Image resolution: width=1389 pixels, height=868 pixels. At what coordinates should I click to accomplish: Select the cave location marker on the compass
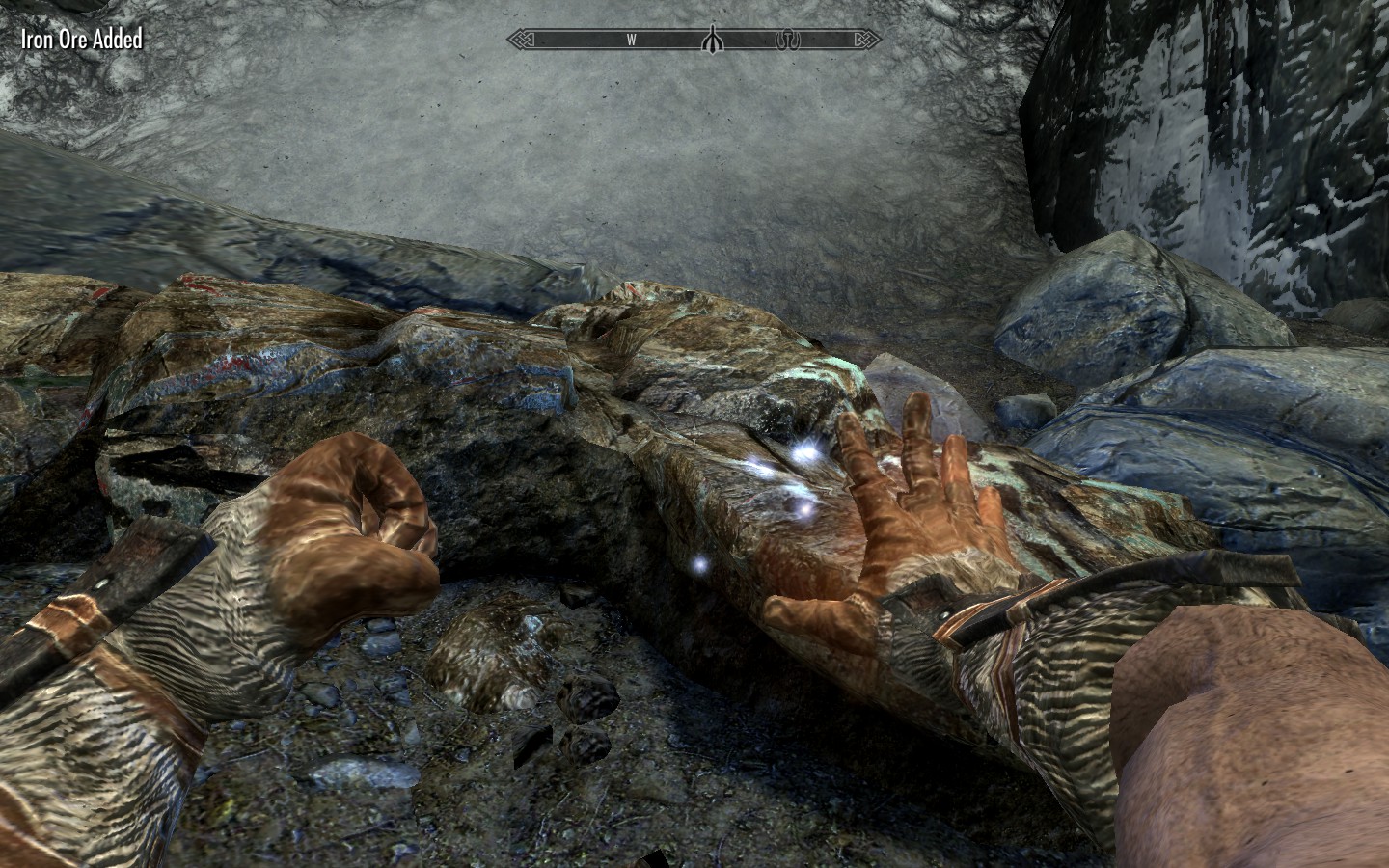[789, 40]
